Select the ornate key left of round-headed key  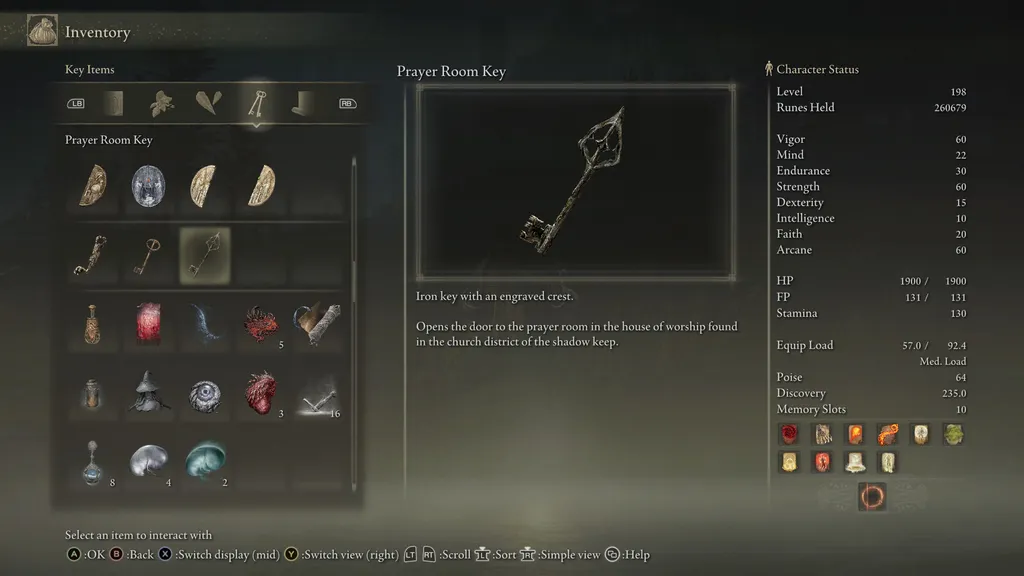[92, 256]
